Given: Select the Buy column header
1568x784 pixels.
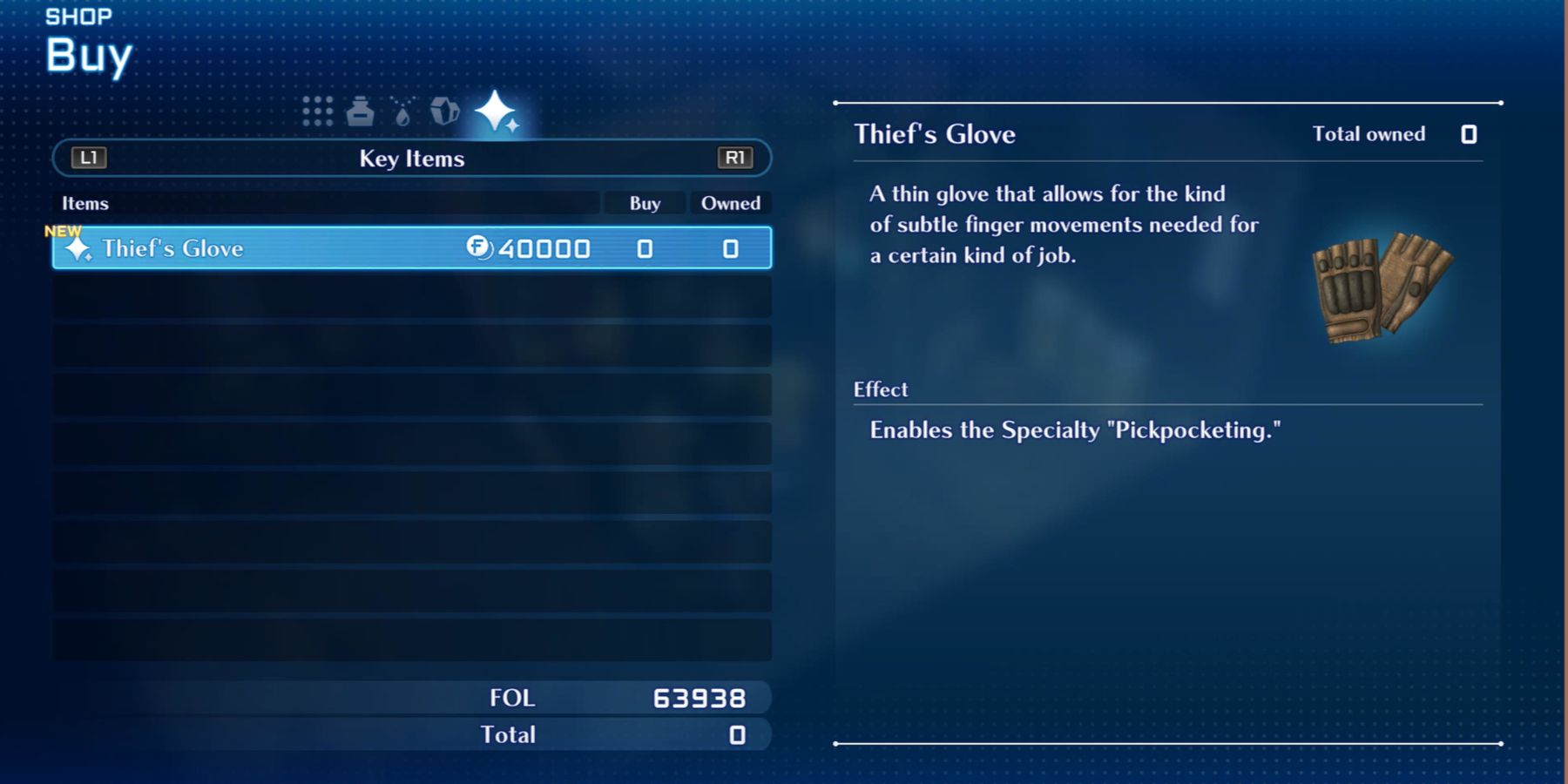Looking at the screenshot, I should tap(644, 203).
